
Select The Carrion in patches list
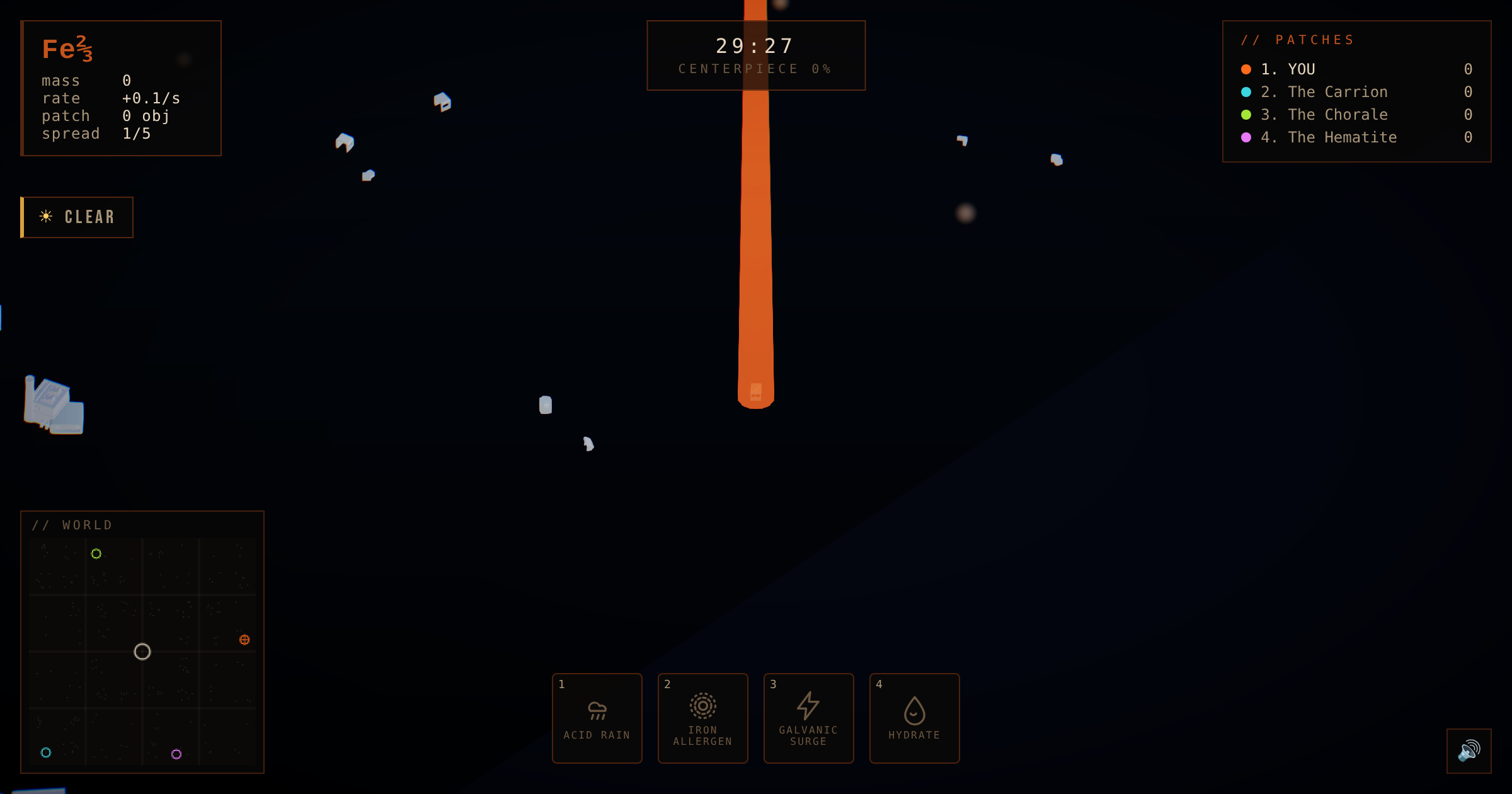pyautogui.click(x=1336, y=92)
